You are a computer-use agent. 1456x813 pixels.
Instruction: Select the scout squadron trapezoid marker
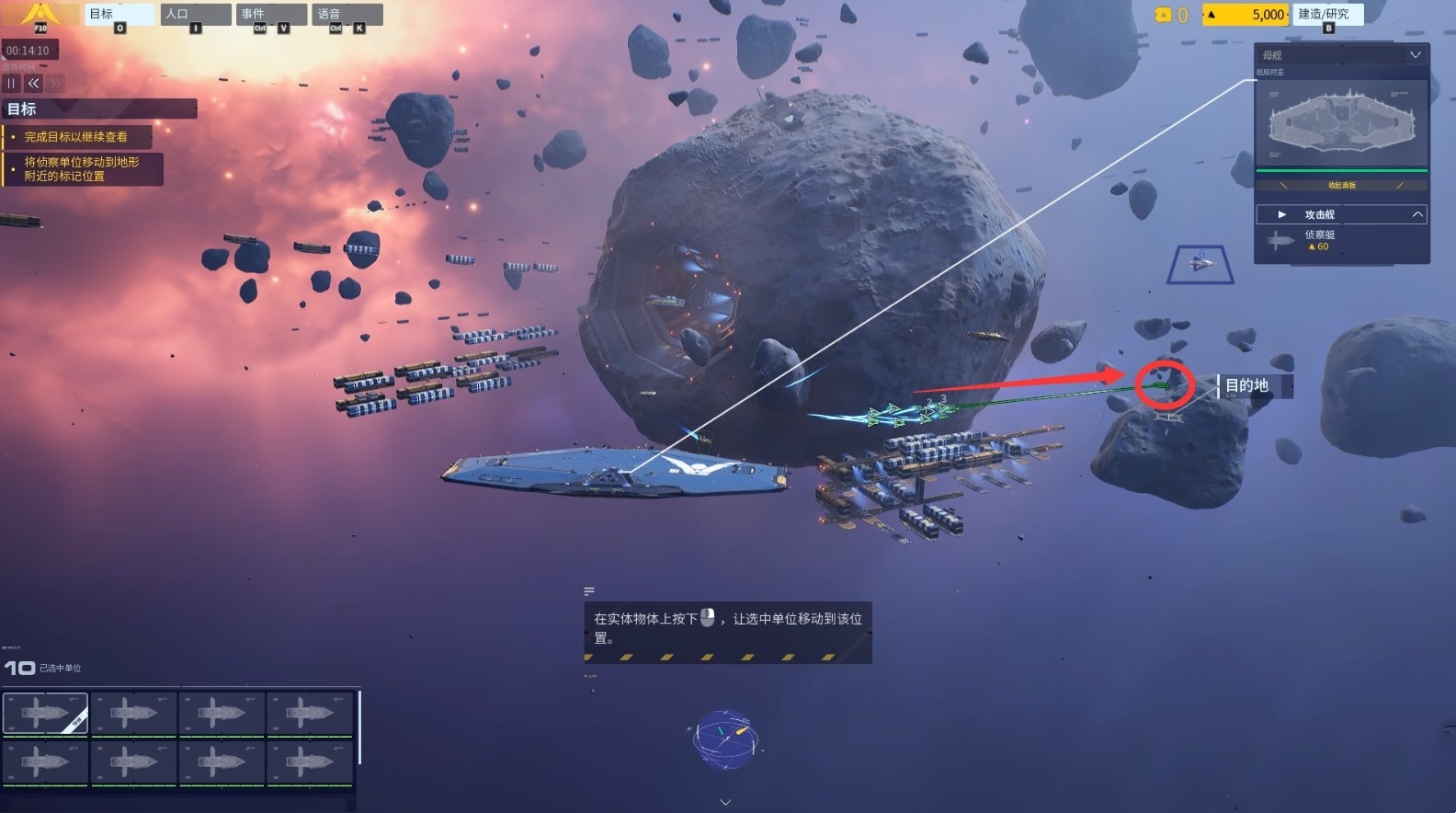point(1200,265)
